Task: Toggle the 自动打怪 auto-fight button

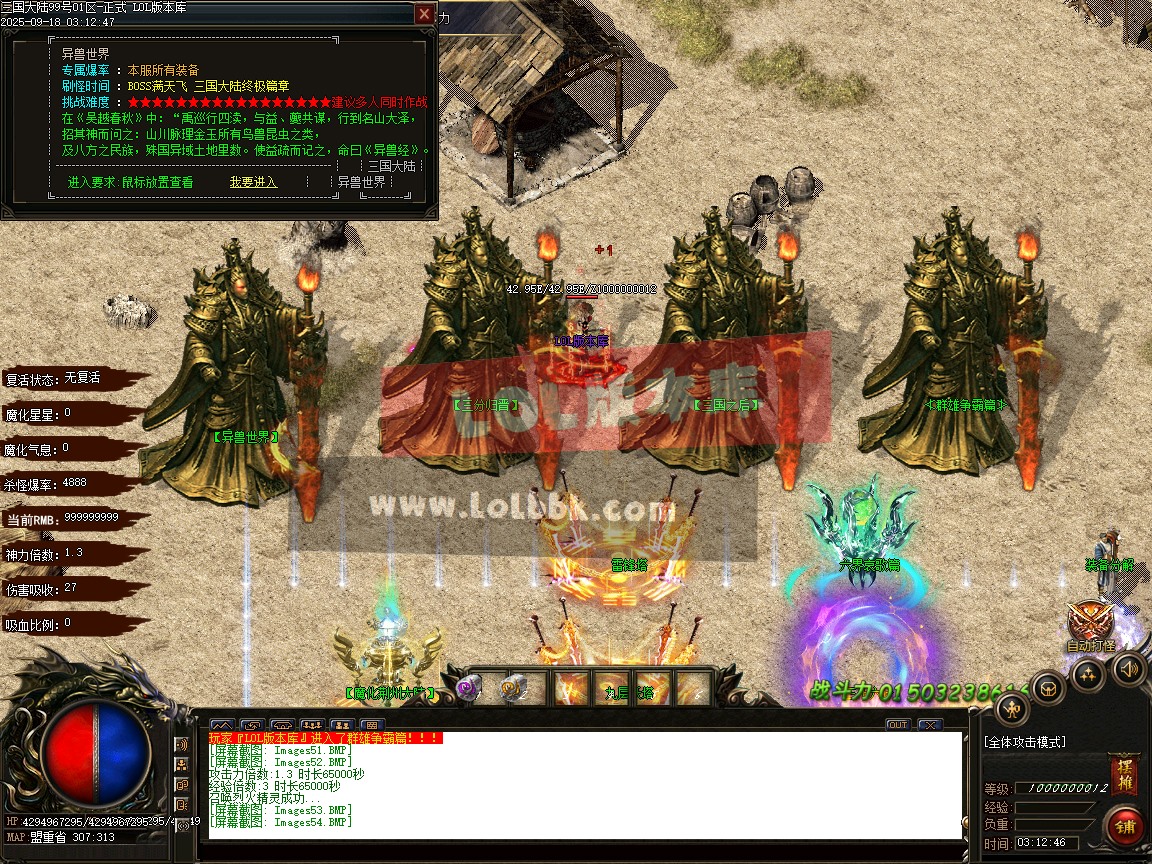Action: 1090,625
